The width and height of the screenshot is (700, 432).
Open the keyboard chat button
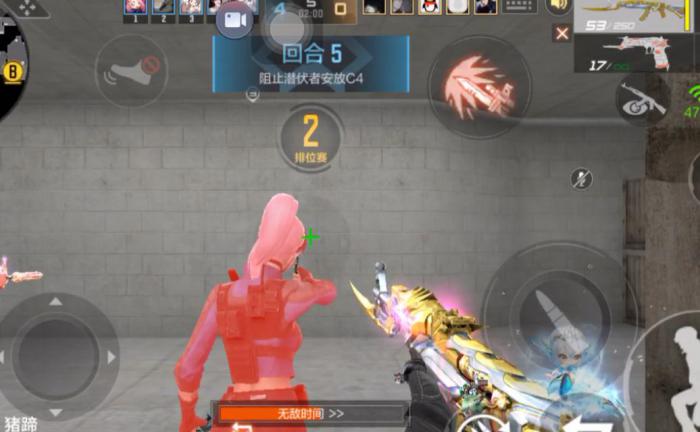519,6
